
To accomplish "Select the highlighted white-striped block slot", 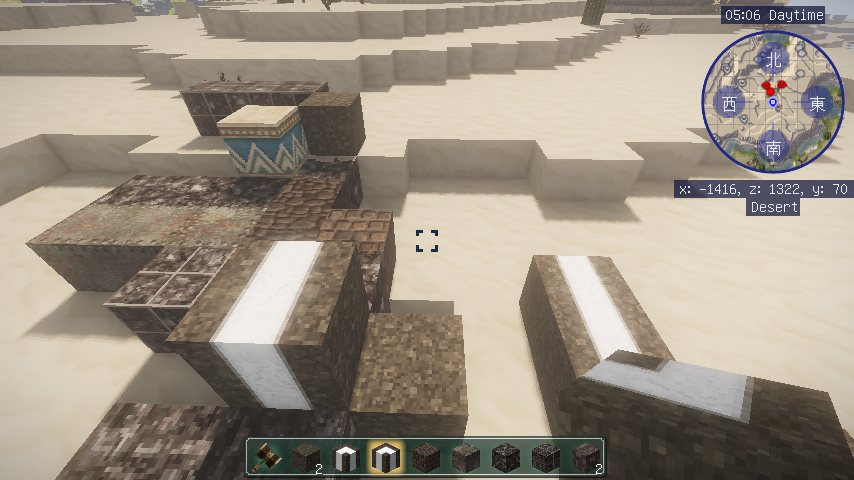I will click(385, 457).
